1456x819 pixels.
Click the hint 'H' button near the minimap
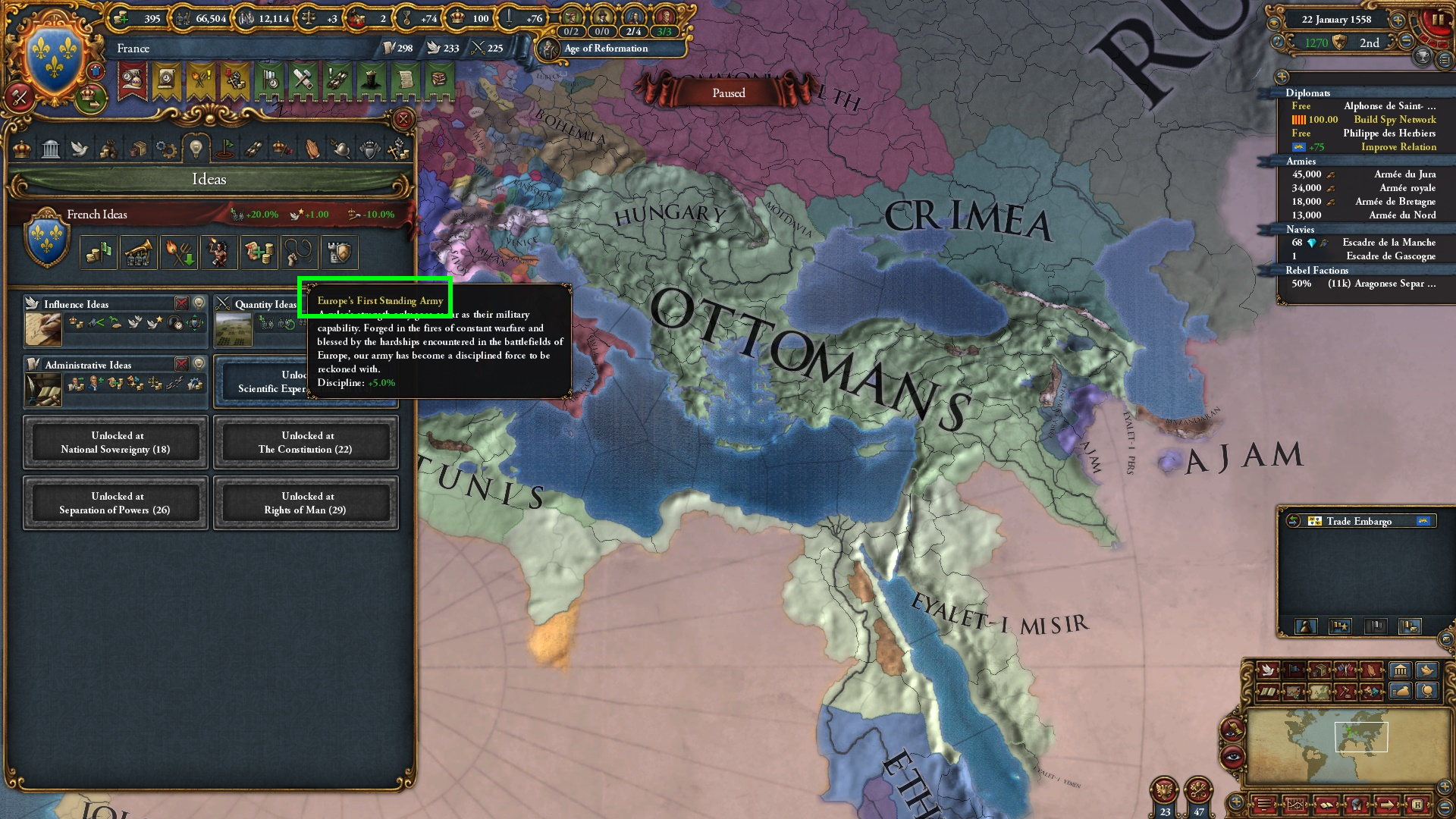pyautogui.click(x=1417, y=806)
